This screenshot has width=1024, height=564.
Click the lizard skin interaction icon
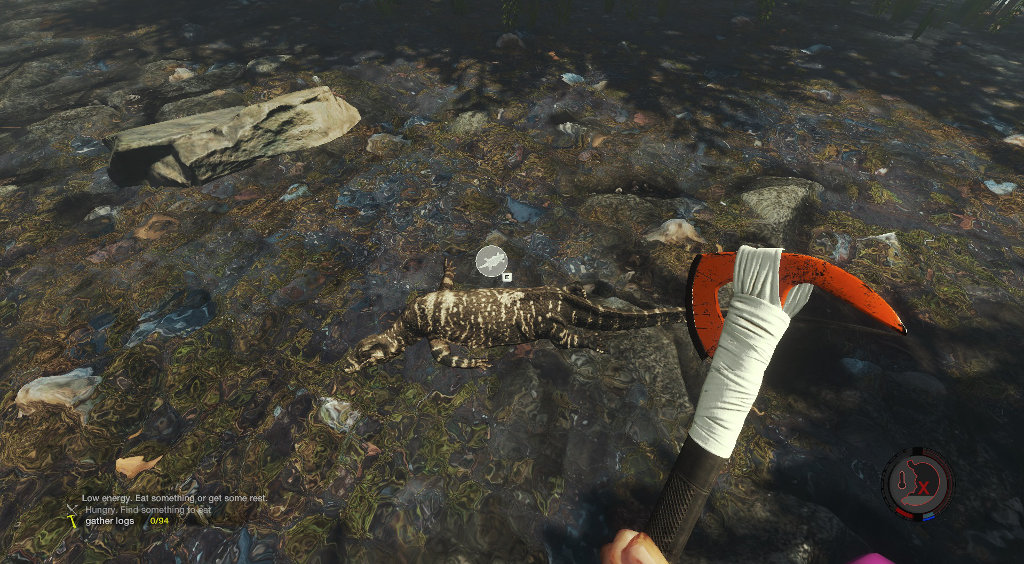coord(491,261)
